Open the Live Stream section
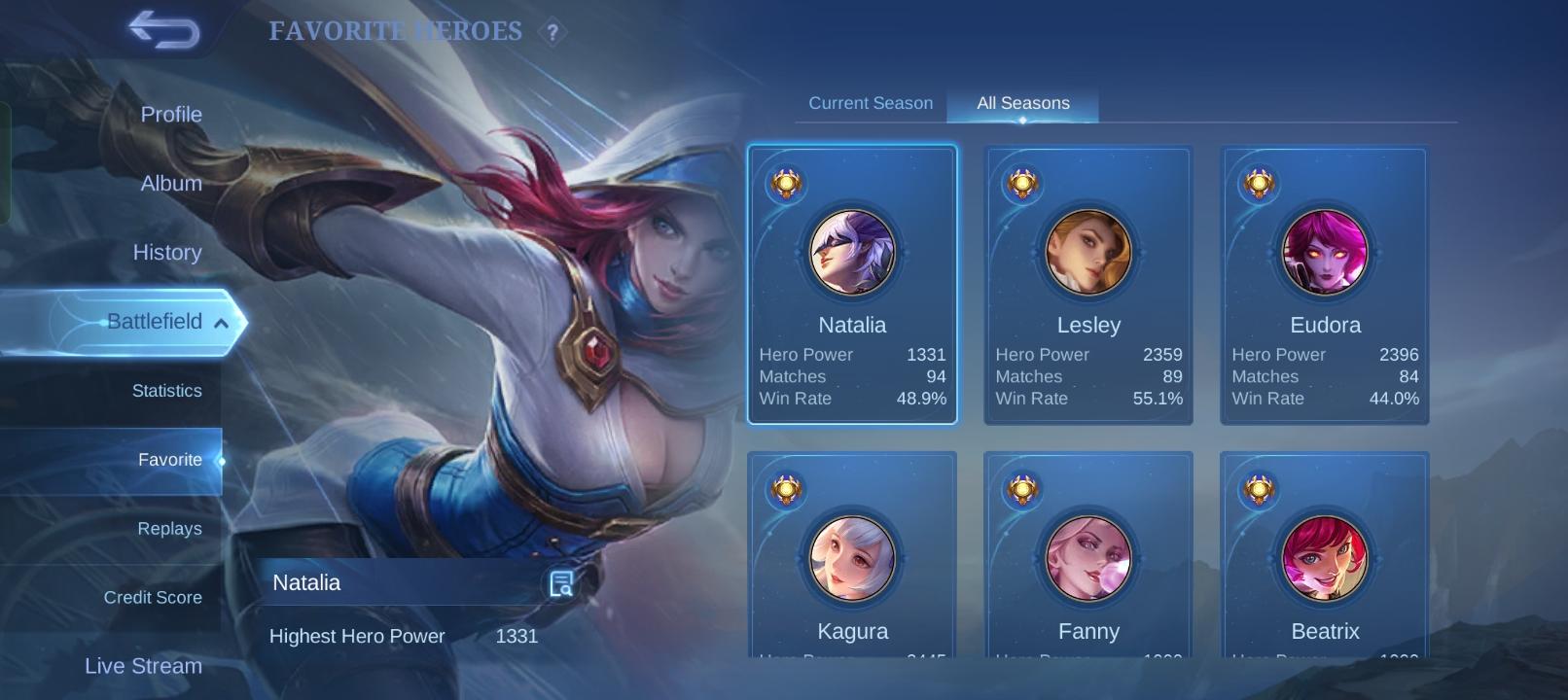The image size is (1568, 700). [x=142, y=666]
